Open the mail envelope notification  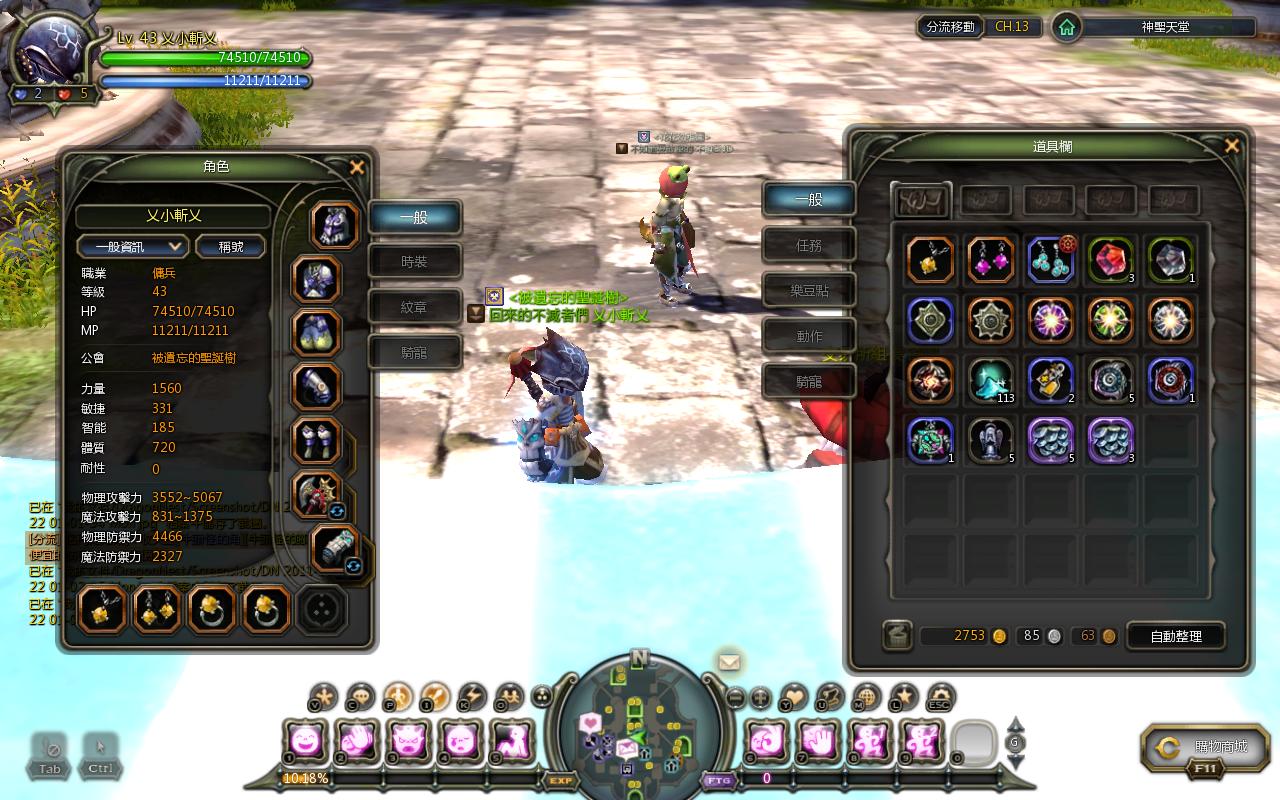[729, 662]
